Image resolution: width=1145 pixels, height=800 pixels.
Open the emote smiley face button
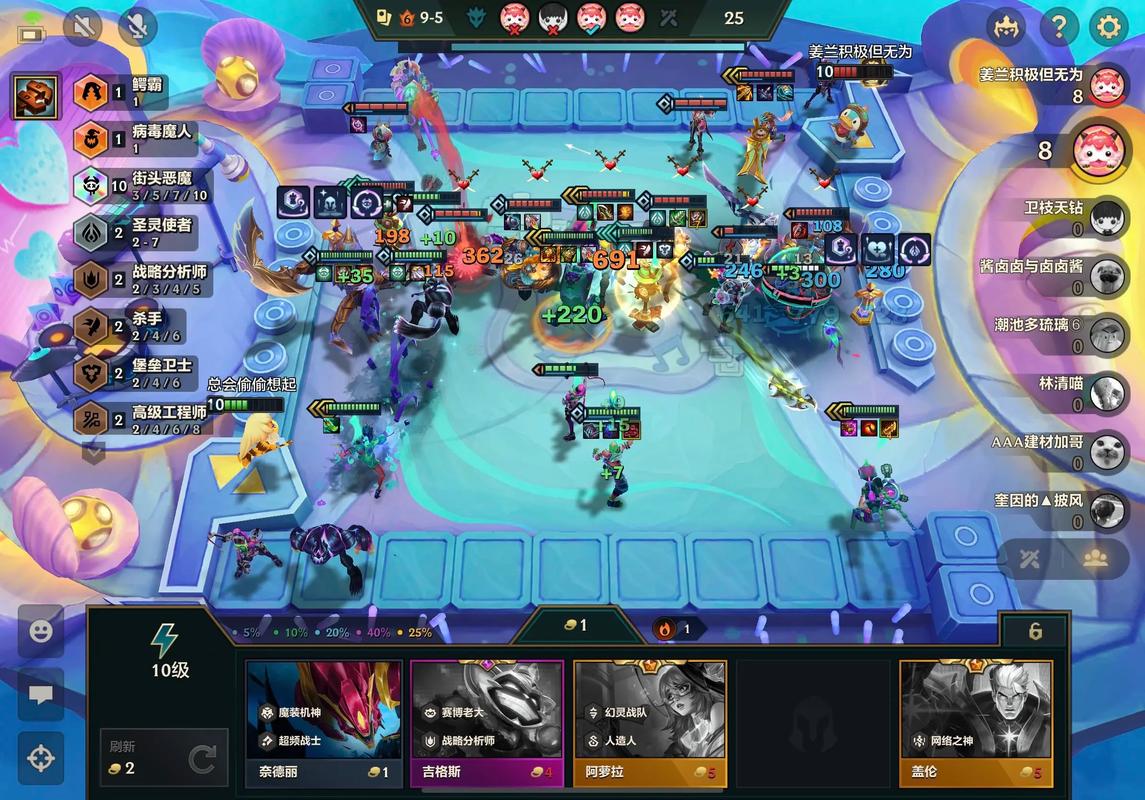point(41,632)
